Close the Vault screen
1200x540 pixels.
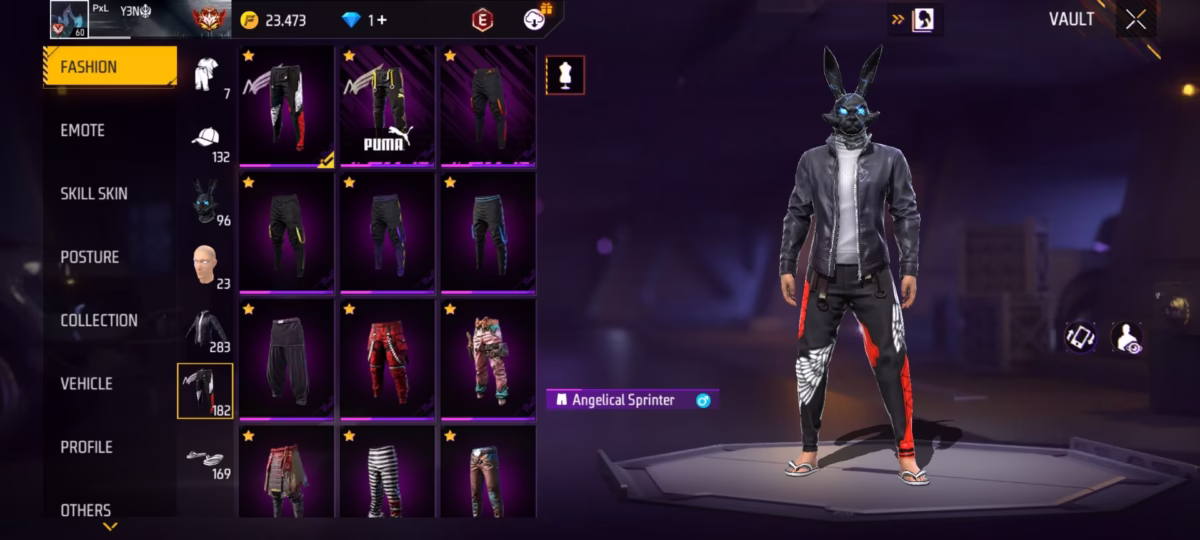(x=1135, y=20)
